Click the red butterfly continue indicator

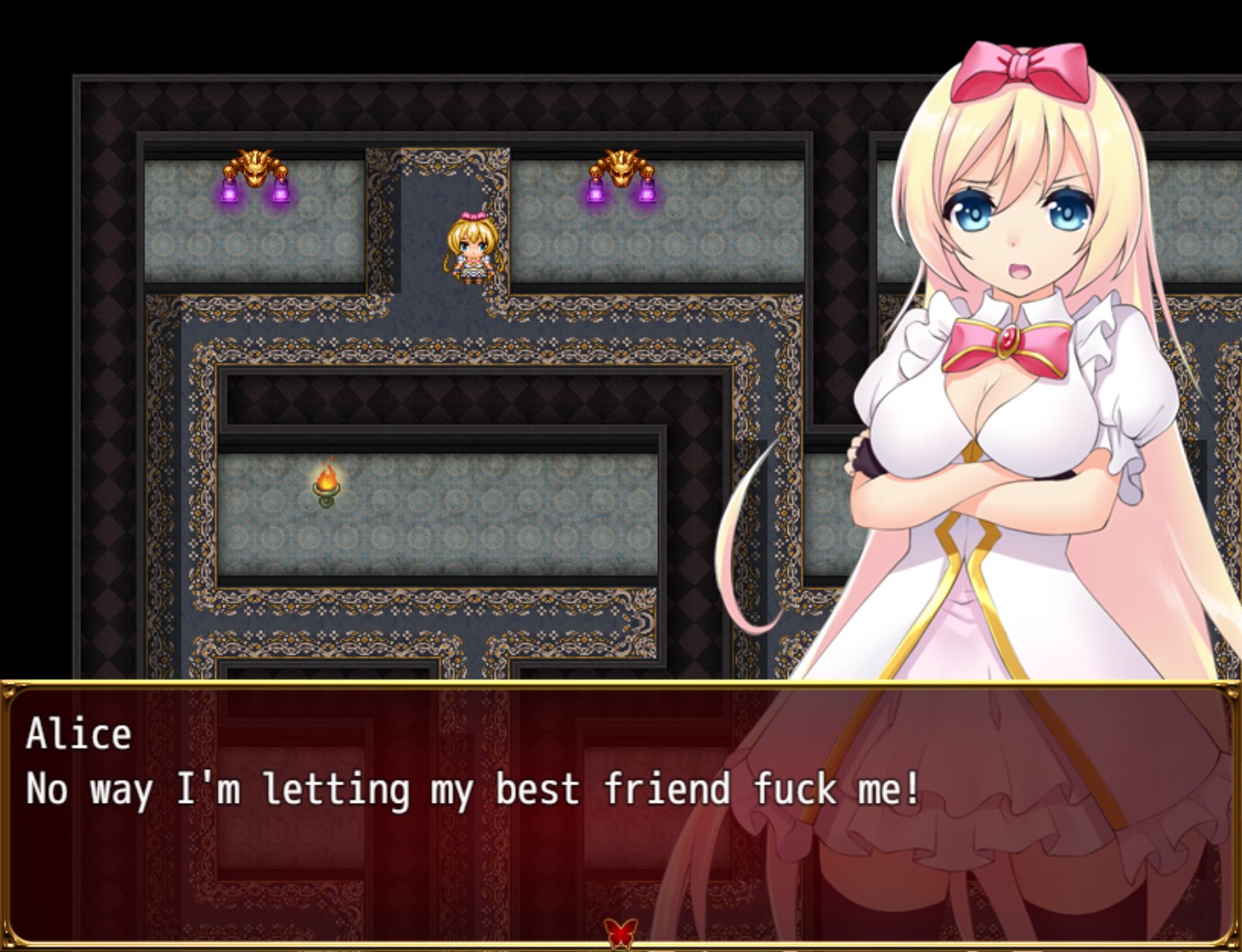click(620, 932)
